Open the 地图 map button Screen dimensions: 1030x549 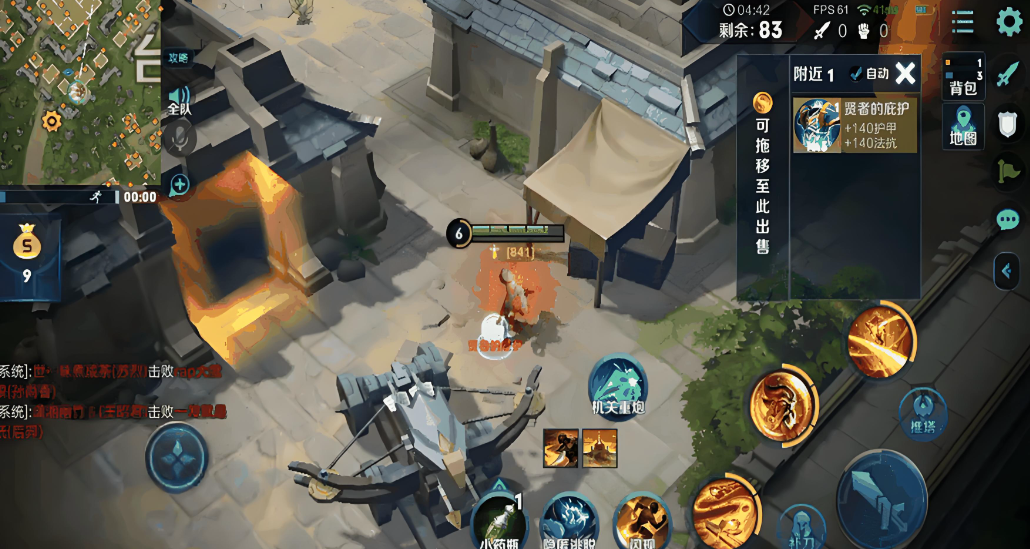click(963, 126)
